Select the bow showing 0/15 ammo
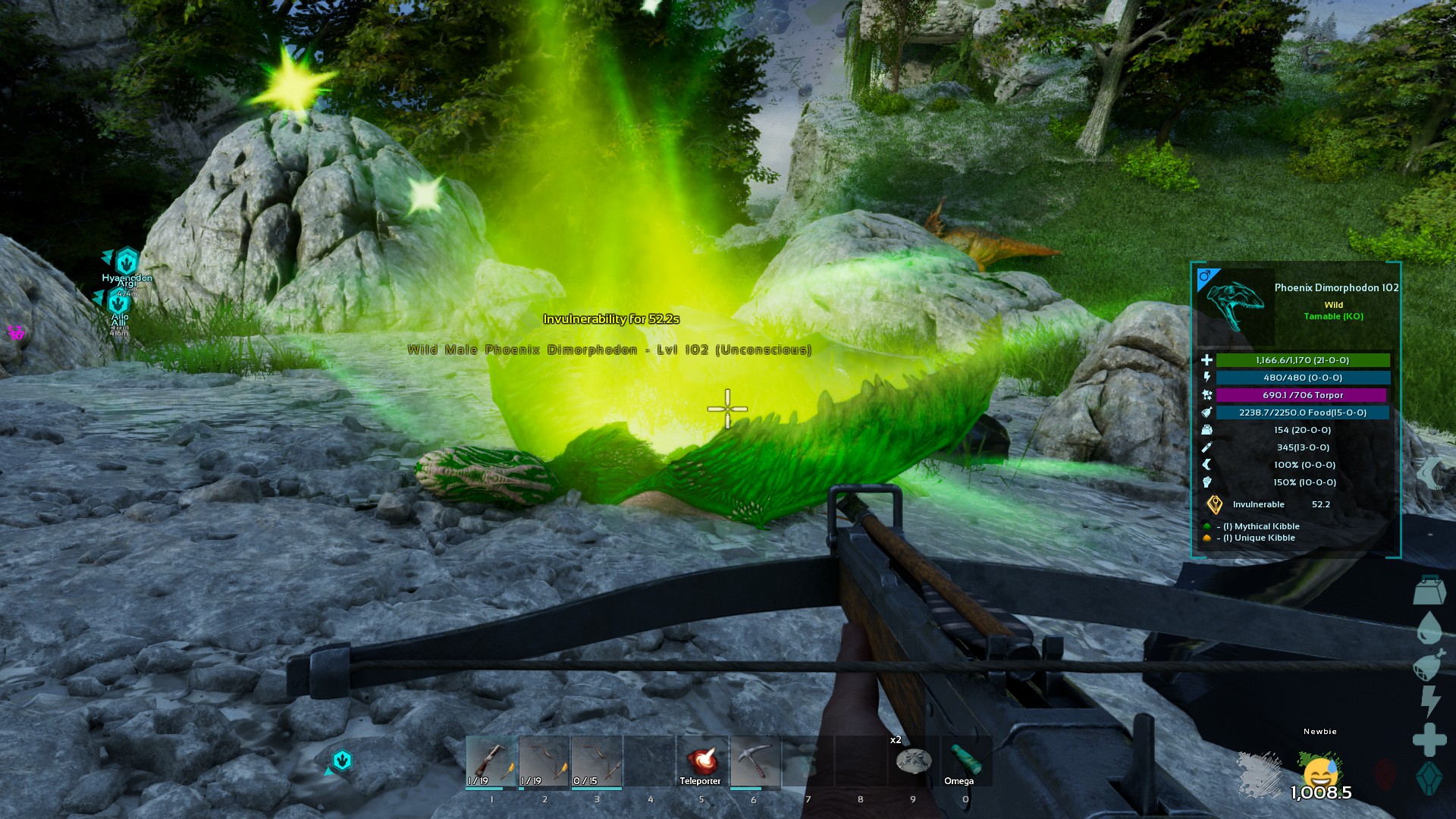Viewport: 1456px width, 819px height. click(597, 761)
